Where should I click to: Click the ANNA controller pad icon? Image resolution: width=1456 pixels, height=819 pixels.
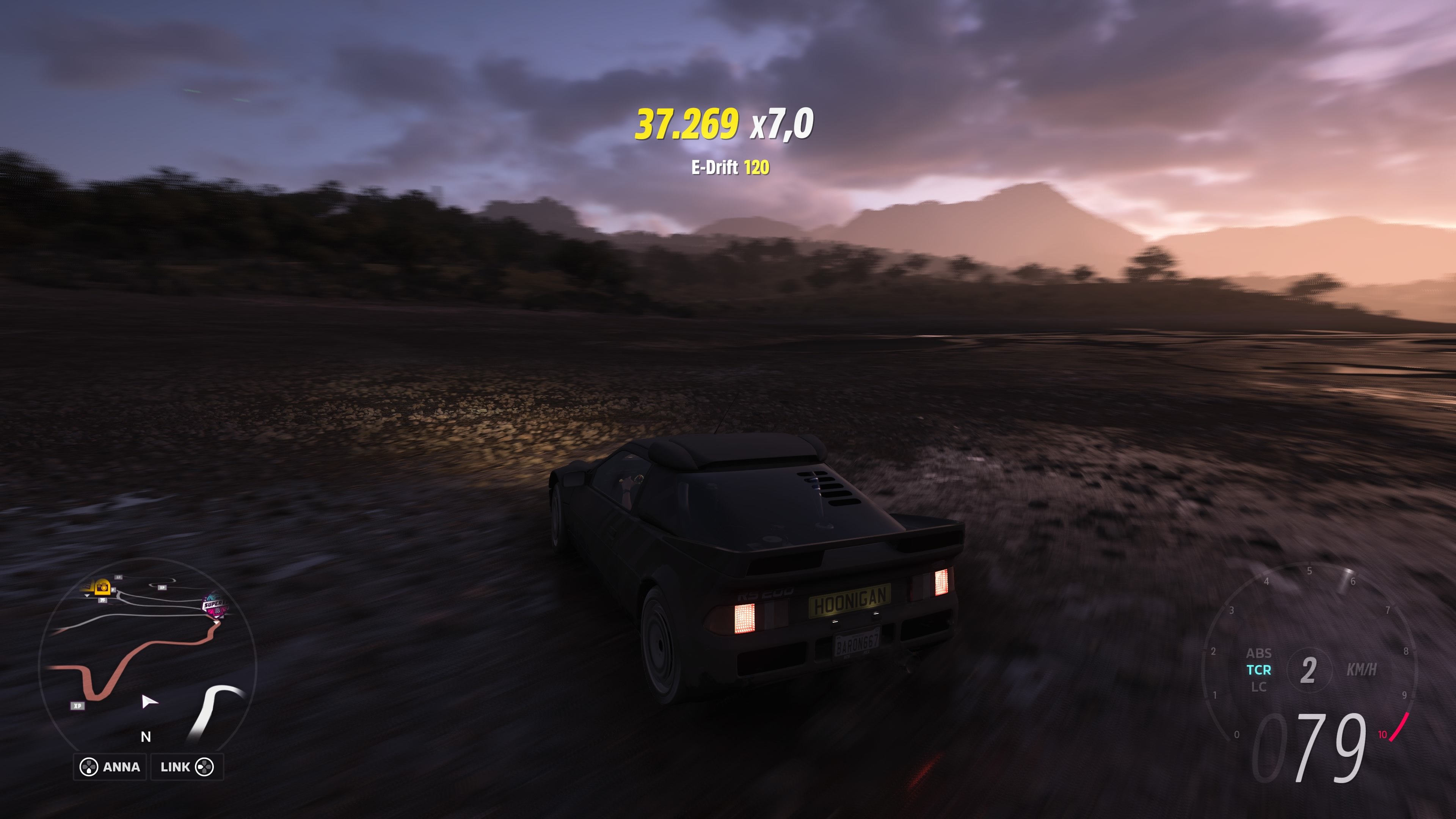(90, 767)
